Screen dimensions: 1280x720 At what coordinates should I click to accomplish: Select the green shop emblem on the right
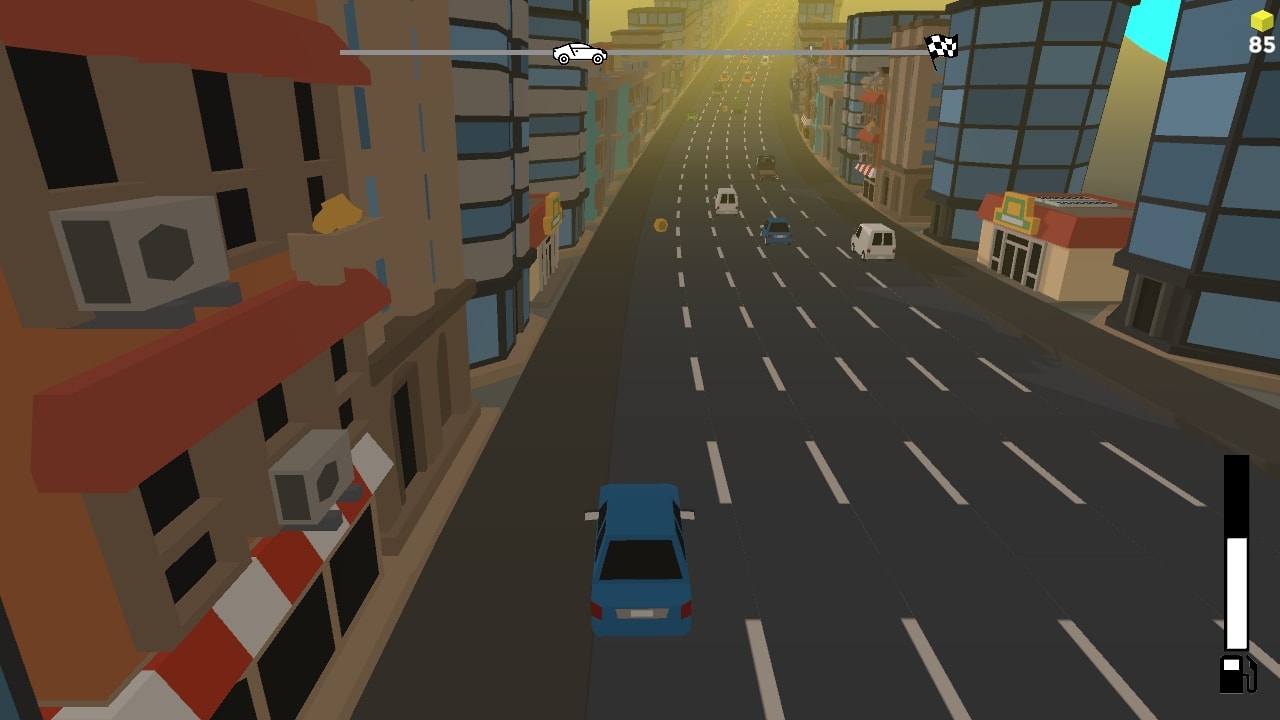tap(1011, 211)
